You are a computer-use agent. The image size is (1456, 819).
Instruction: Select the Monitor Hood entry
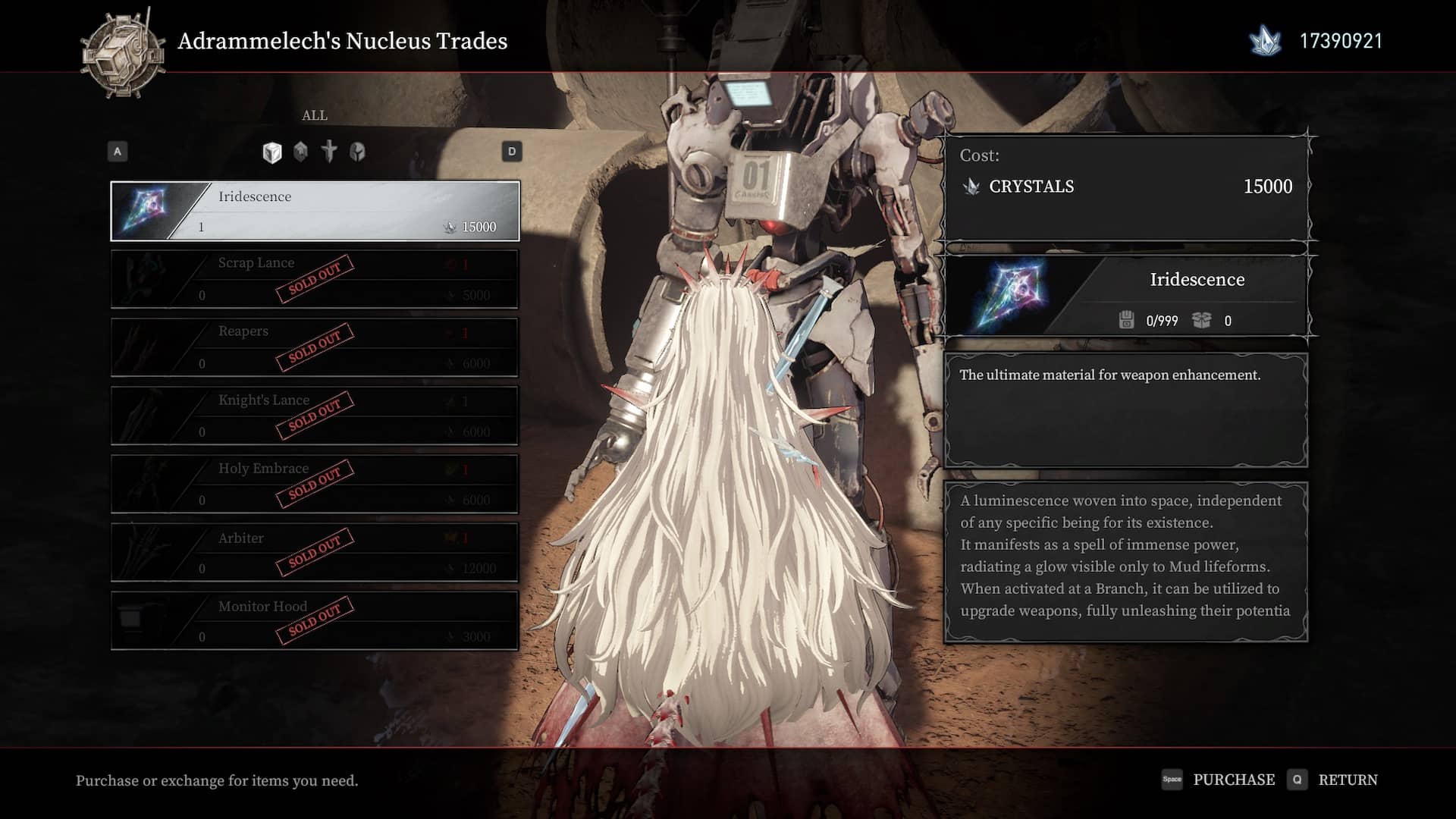tap(315, 620)
